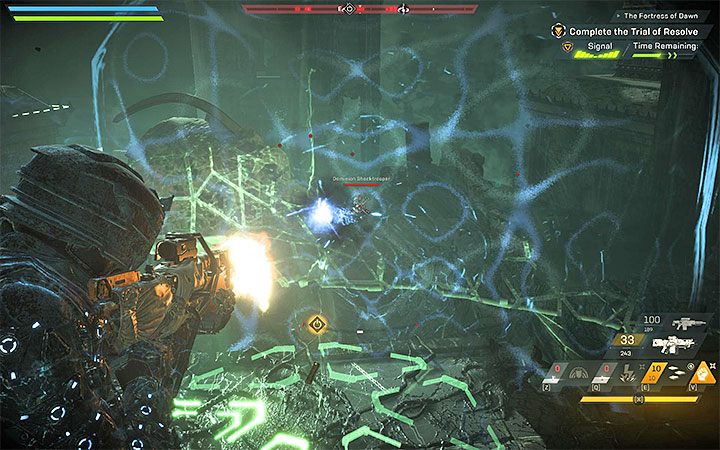Image resolution: width=720 pixels, height=450 pixels.
Task: Select the top rifle weapon icon
Action: coord(687,322)
